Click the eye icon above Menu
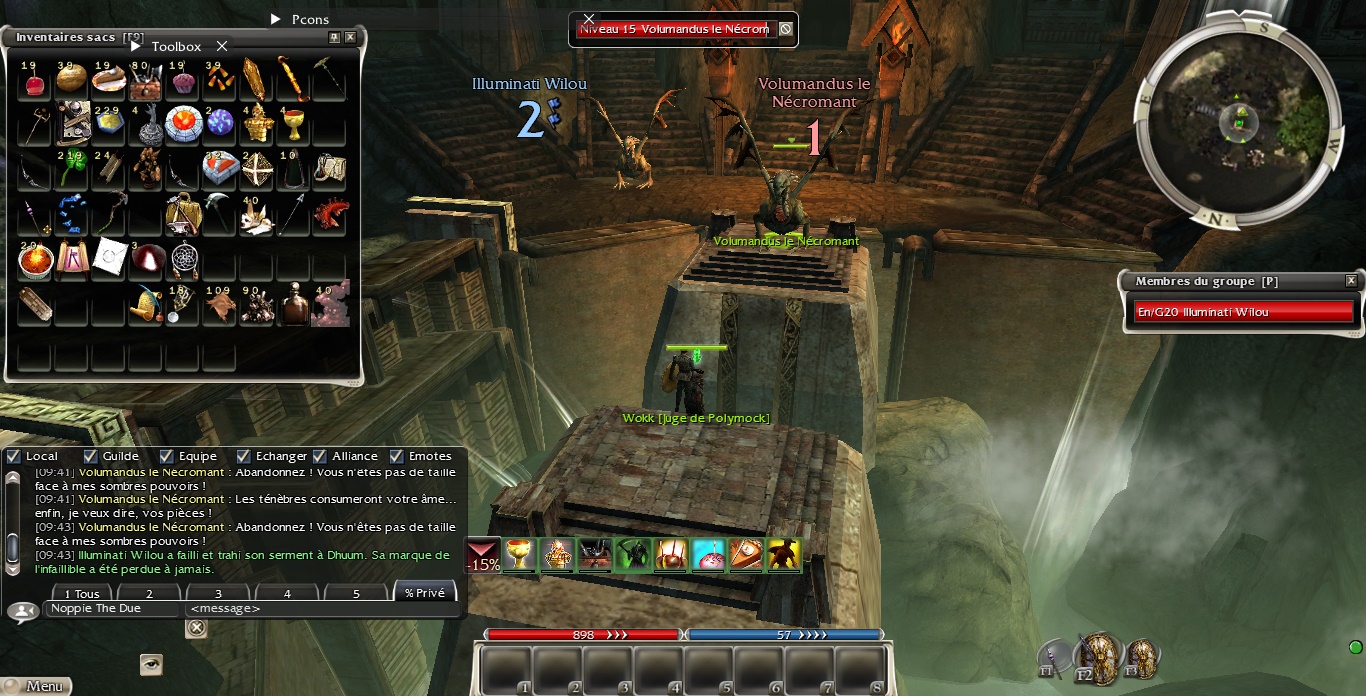 coord(151,664)
